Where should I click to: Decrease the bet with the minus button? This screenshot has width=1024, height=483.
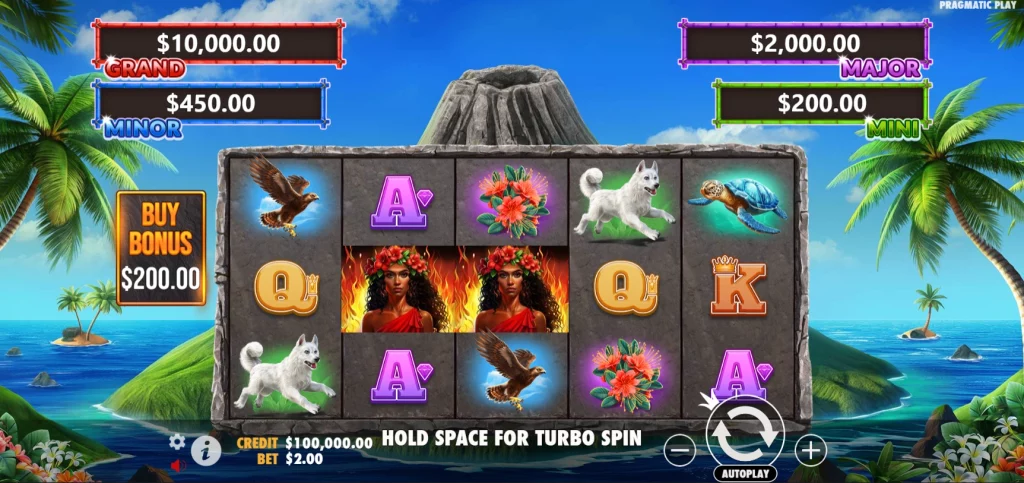coord(679,451)
